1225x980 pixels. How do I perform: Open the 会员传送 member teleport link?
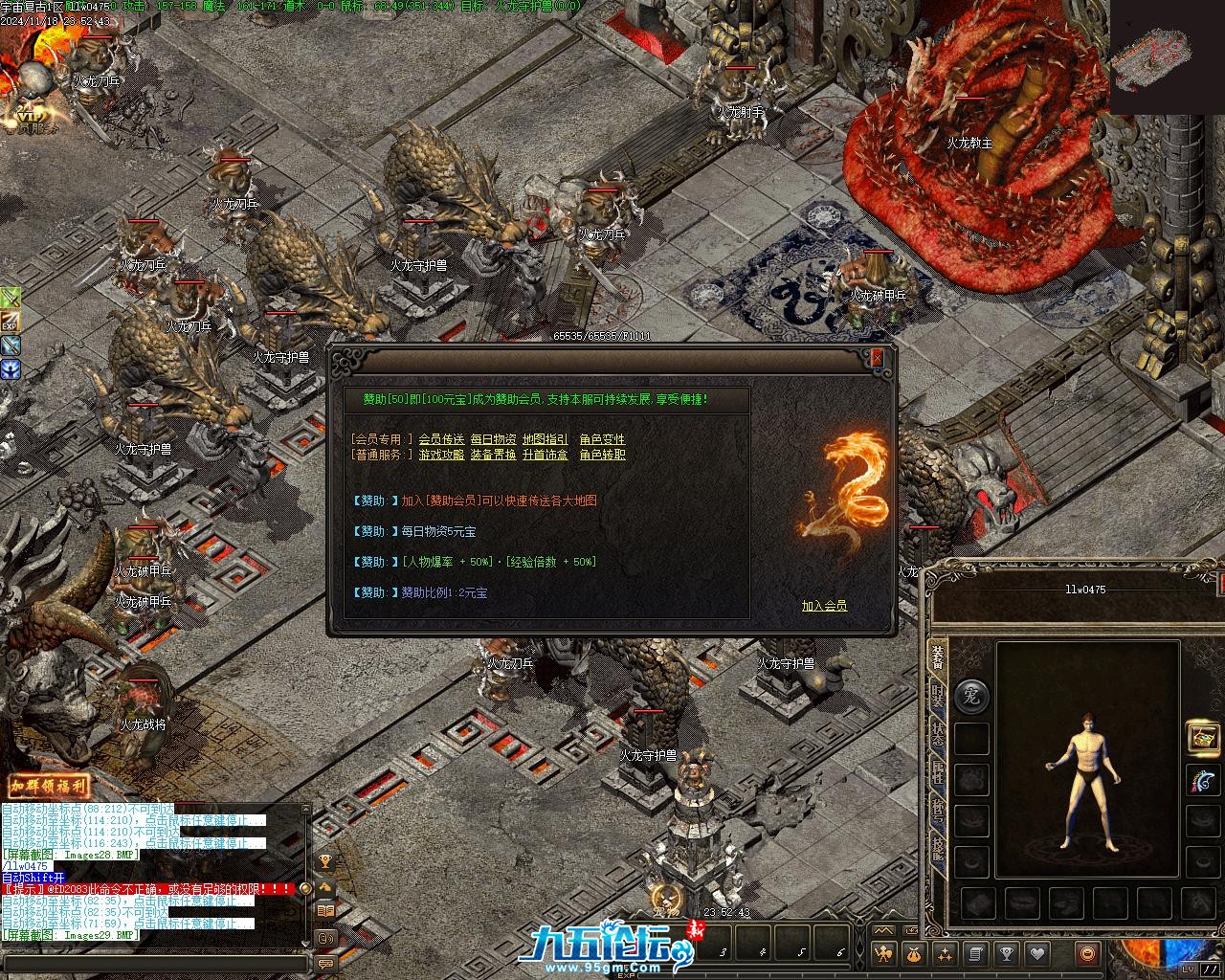(x=441, y=439)
